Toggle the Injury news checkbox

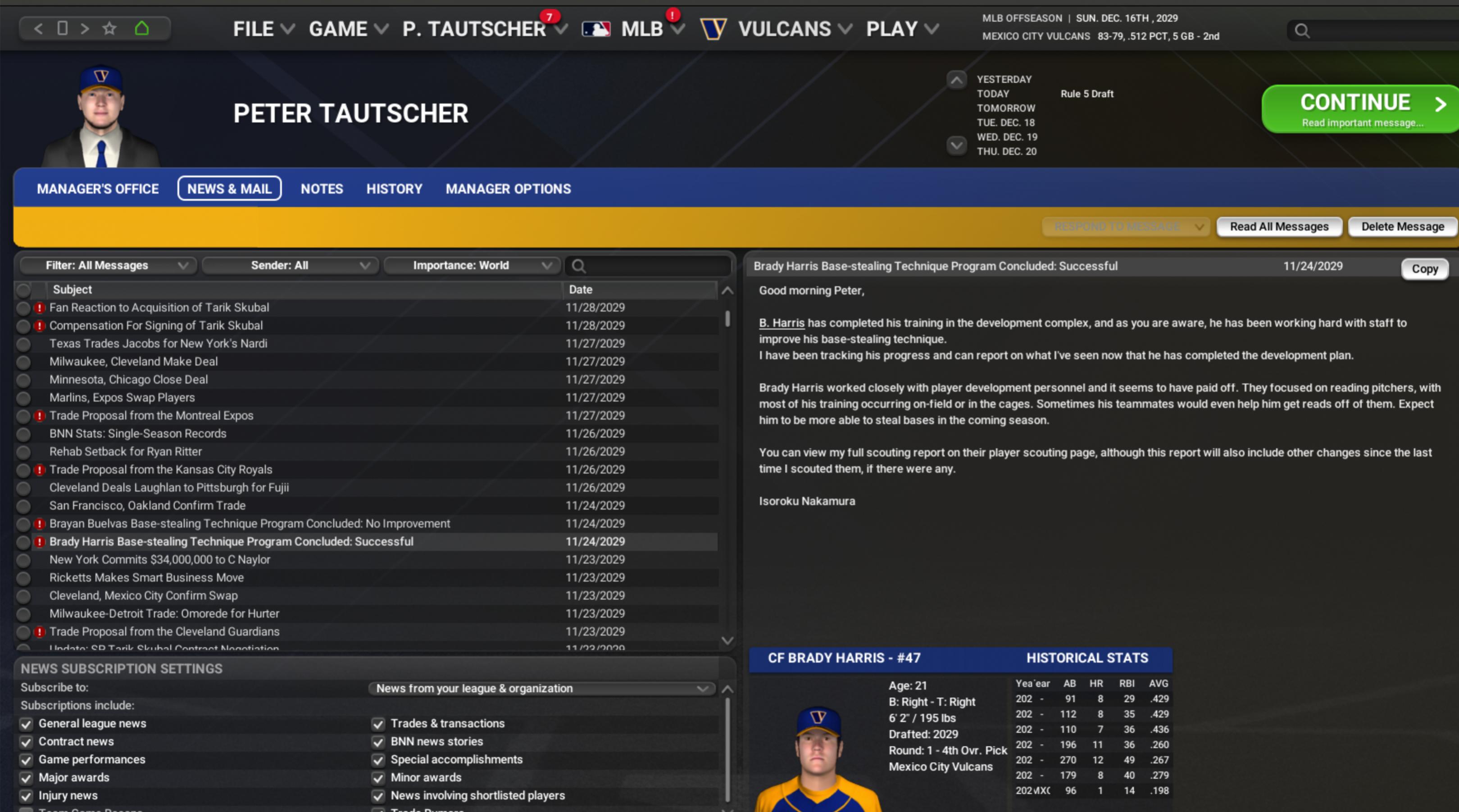coord(26,796)
